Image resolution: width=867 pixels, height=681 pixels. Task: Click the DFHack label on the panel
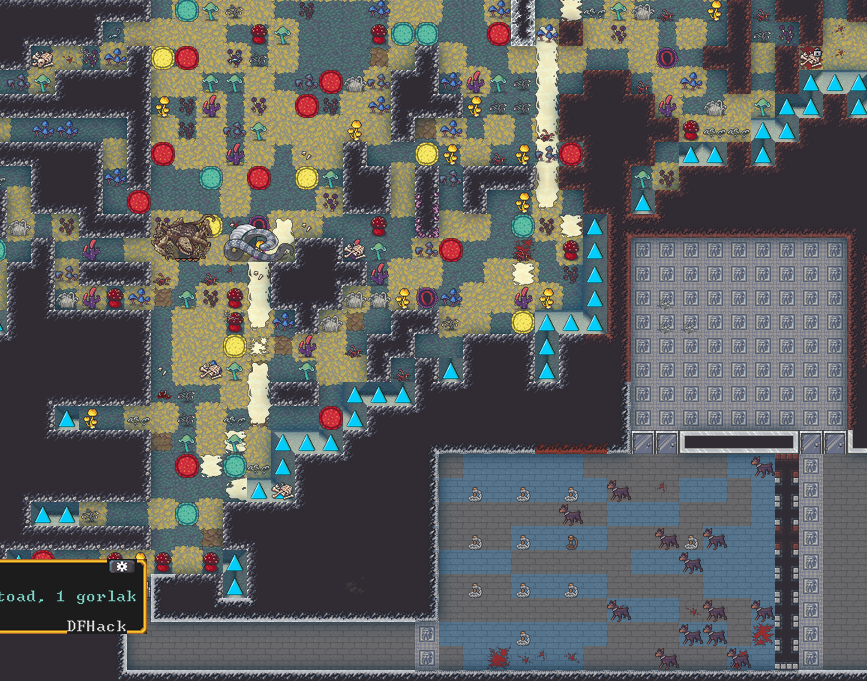[97, 626]
